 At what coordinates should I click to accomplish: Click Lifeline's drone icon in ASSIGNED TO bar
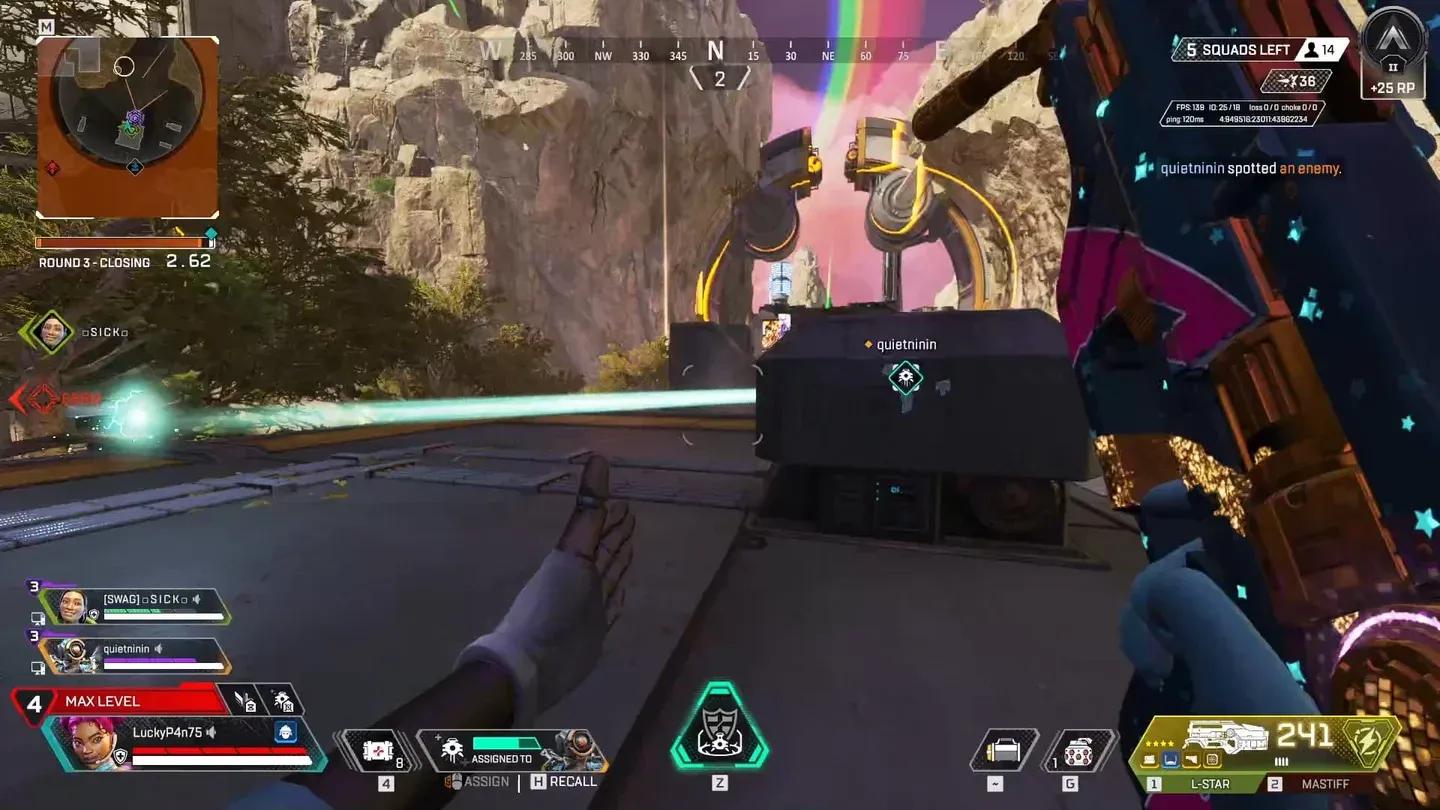(453, 749)
